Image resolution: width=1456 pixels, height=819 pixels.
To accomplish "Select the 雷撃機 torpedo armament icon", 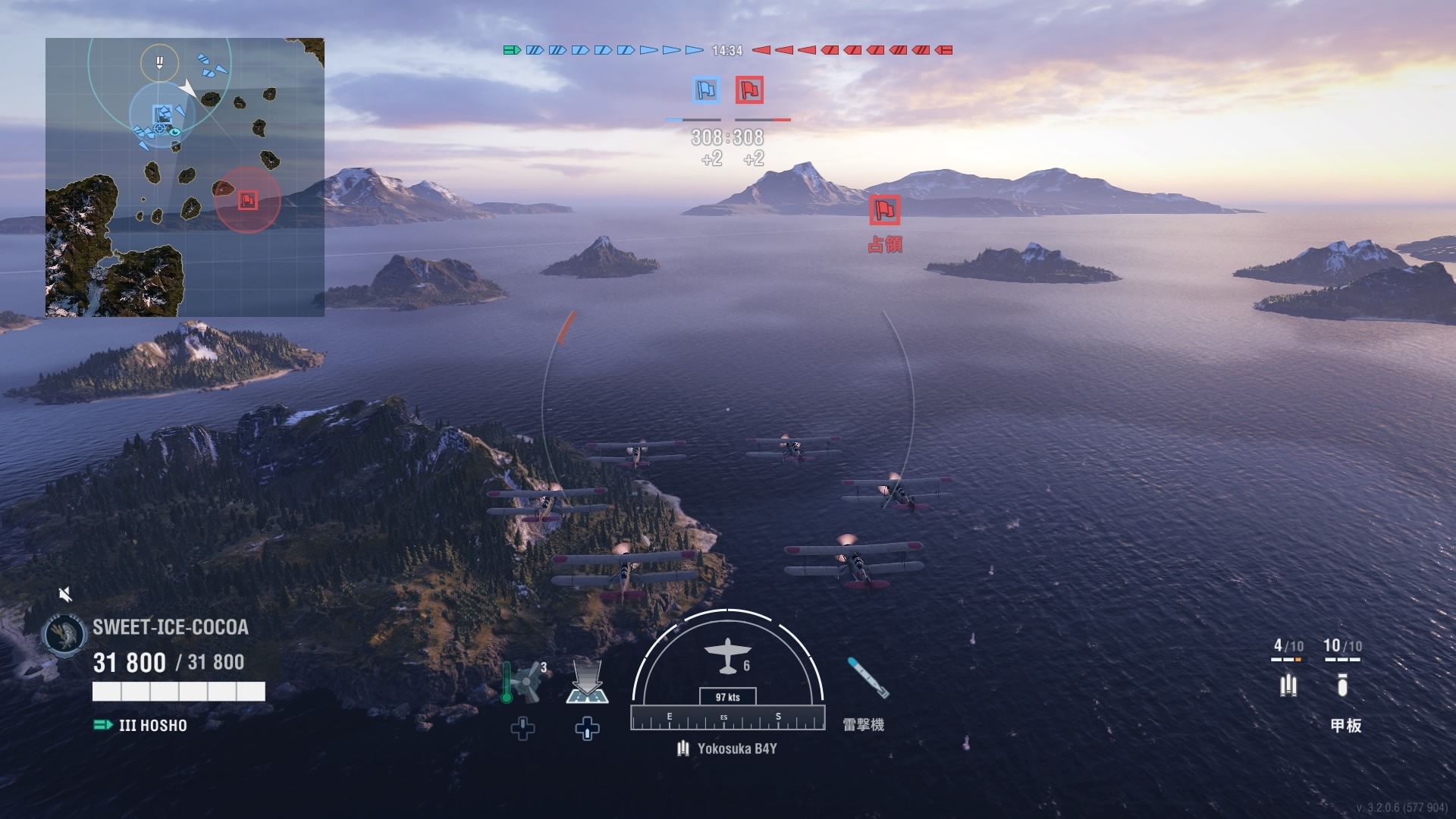I will coord(867,678).
